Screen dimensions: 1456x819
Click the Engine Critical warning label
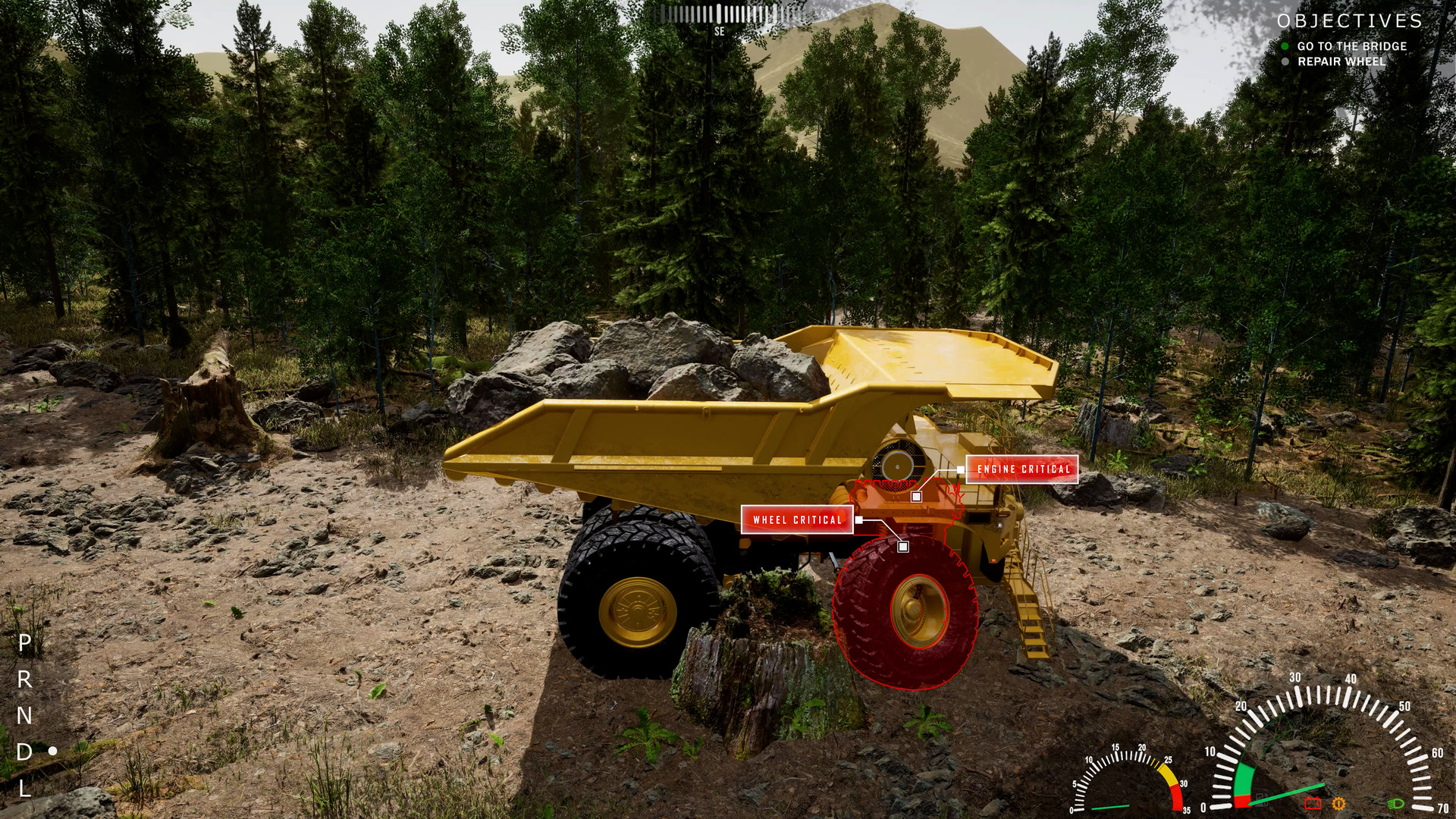click(1024, 469)
